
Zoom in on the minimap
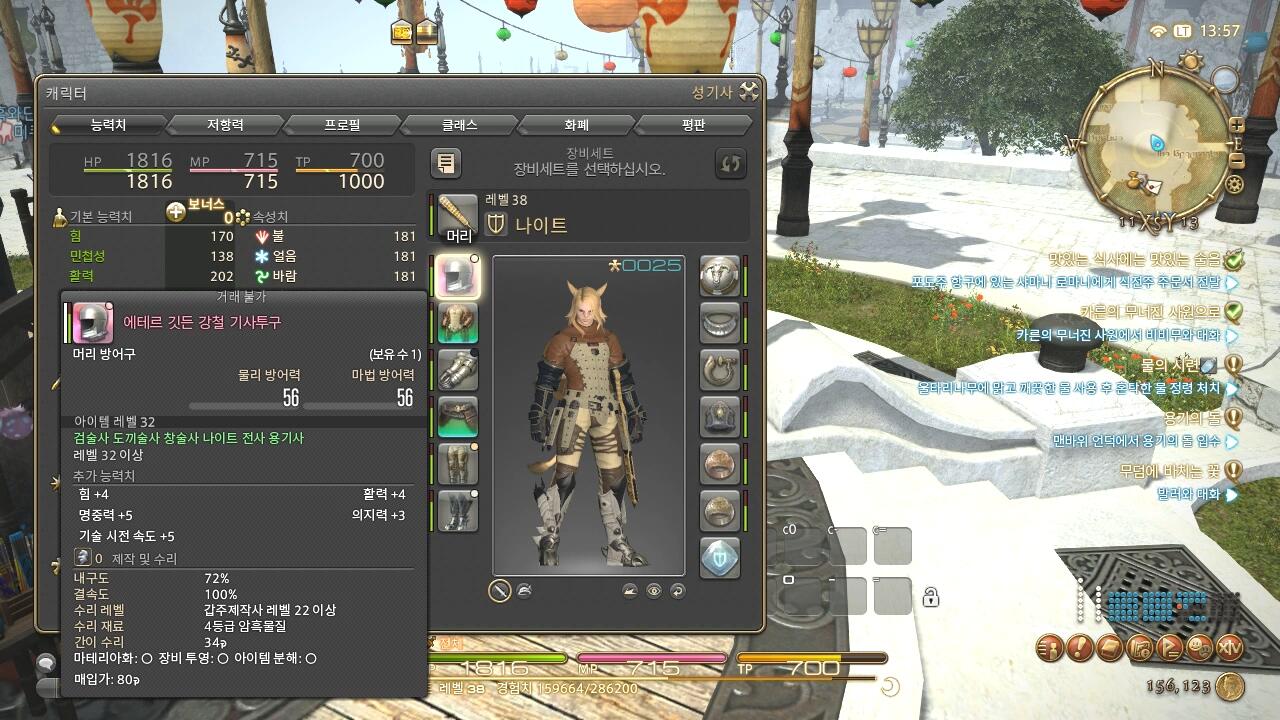coord(1237,125)
